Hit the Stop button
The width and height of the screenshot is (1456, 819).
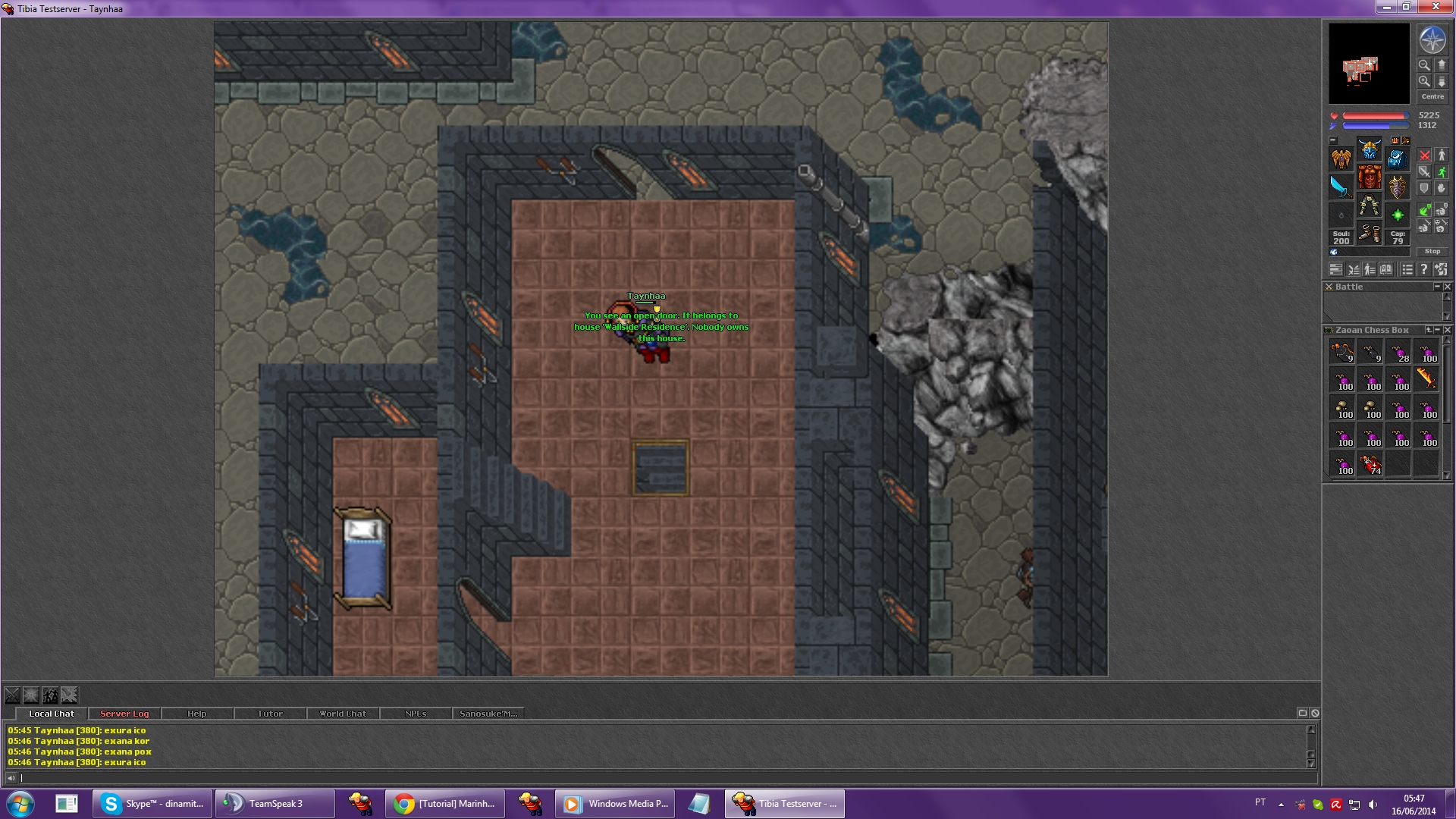click(1432, 251)
